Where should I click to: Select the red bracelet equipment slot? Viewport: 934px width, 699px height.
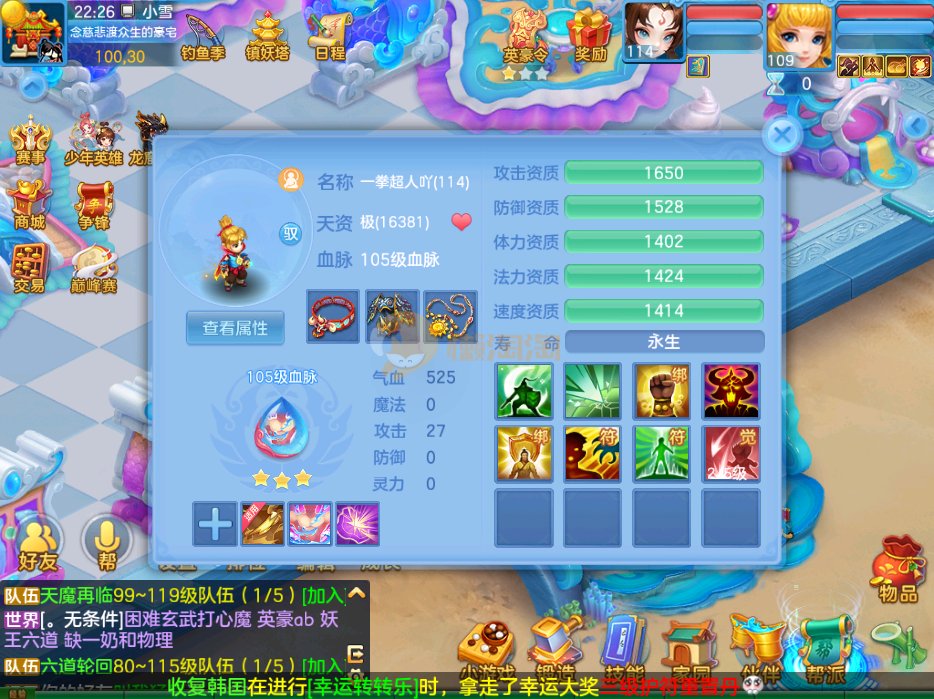333,315
